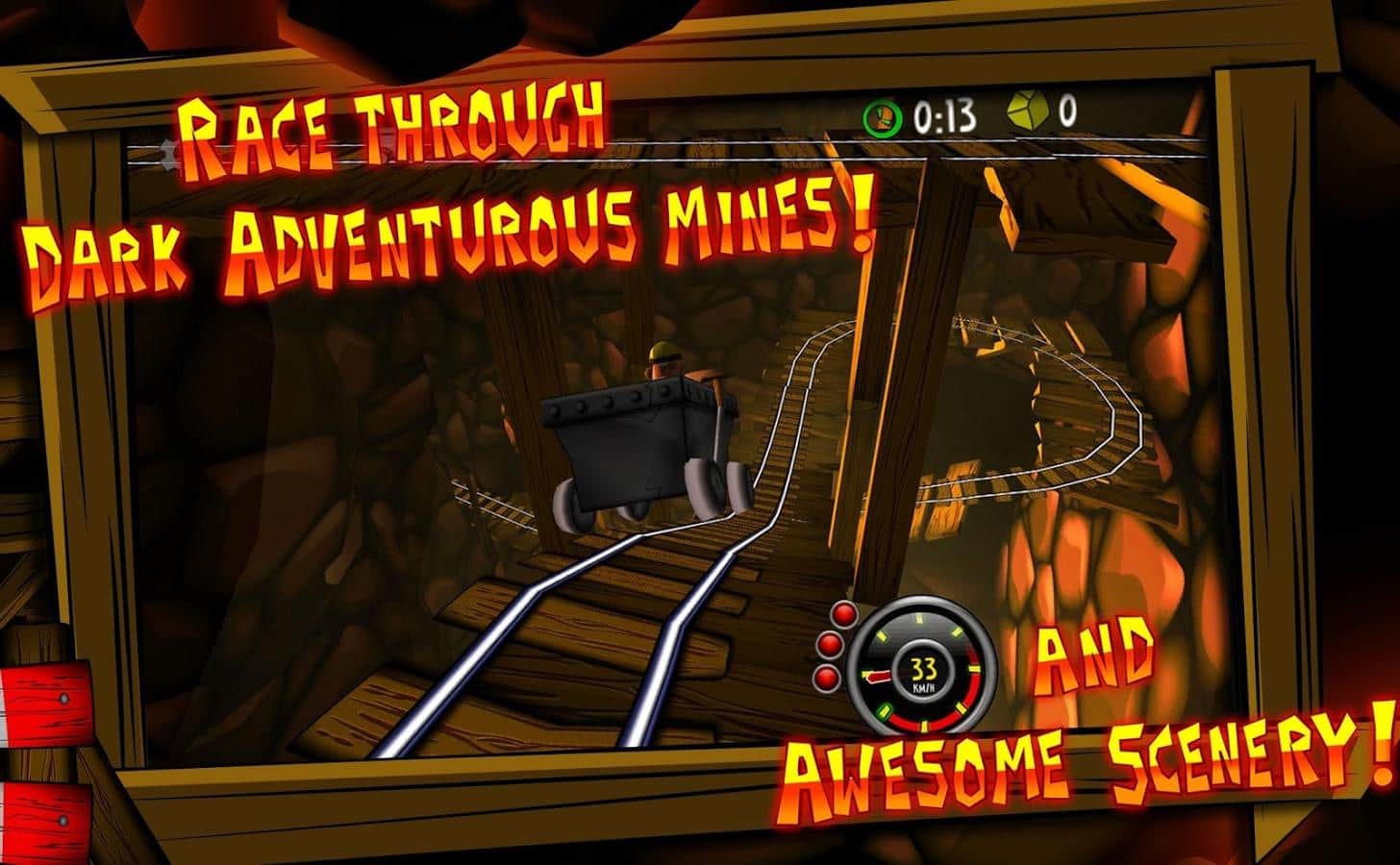
Task: Click the 0:13 race timer
Action: [x=944, y=116]
